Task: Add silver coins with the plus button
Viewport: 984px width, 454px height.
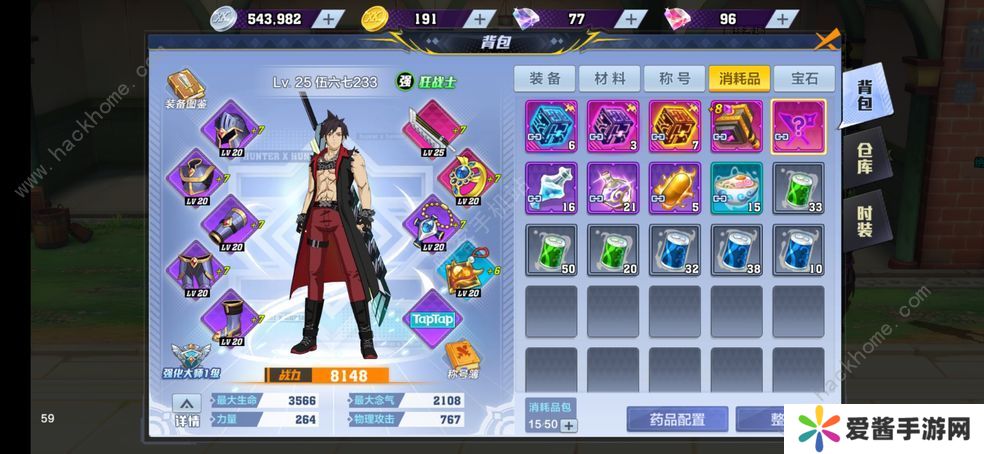Action: (x=329, y=17)
